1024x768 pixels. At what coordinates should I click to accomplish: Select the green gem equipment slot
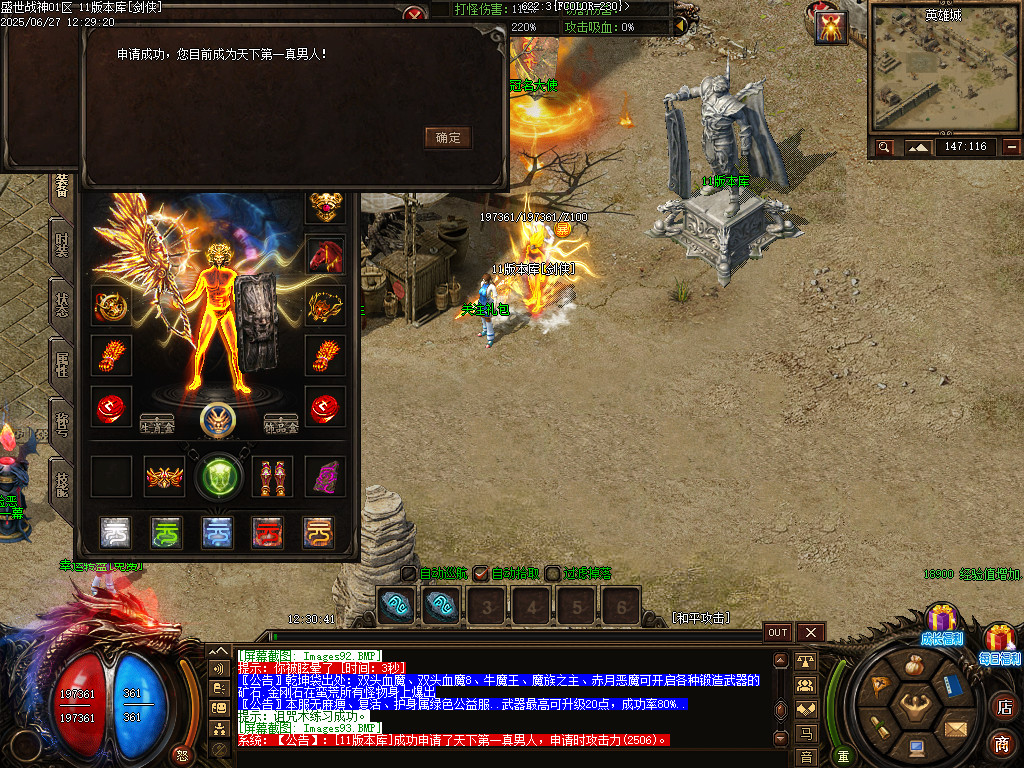pos(218,477)
